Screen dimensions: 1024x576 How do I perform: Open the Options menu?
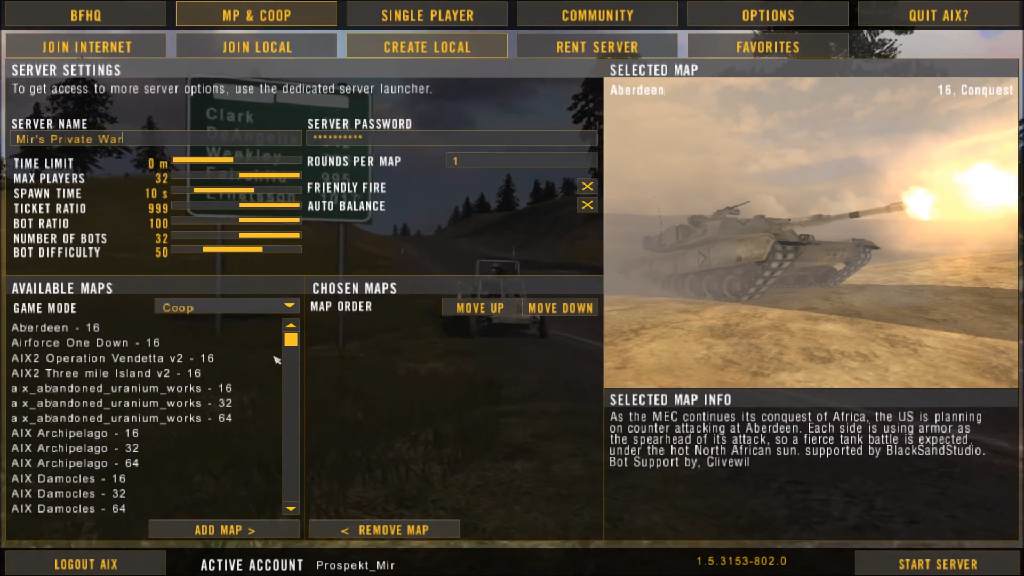768,15
